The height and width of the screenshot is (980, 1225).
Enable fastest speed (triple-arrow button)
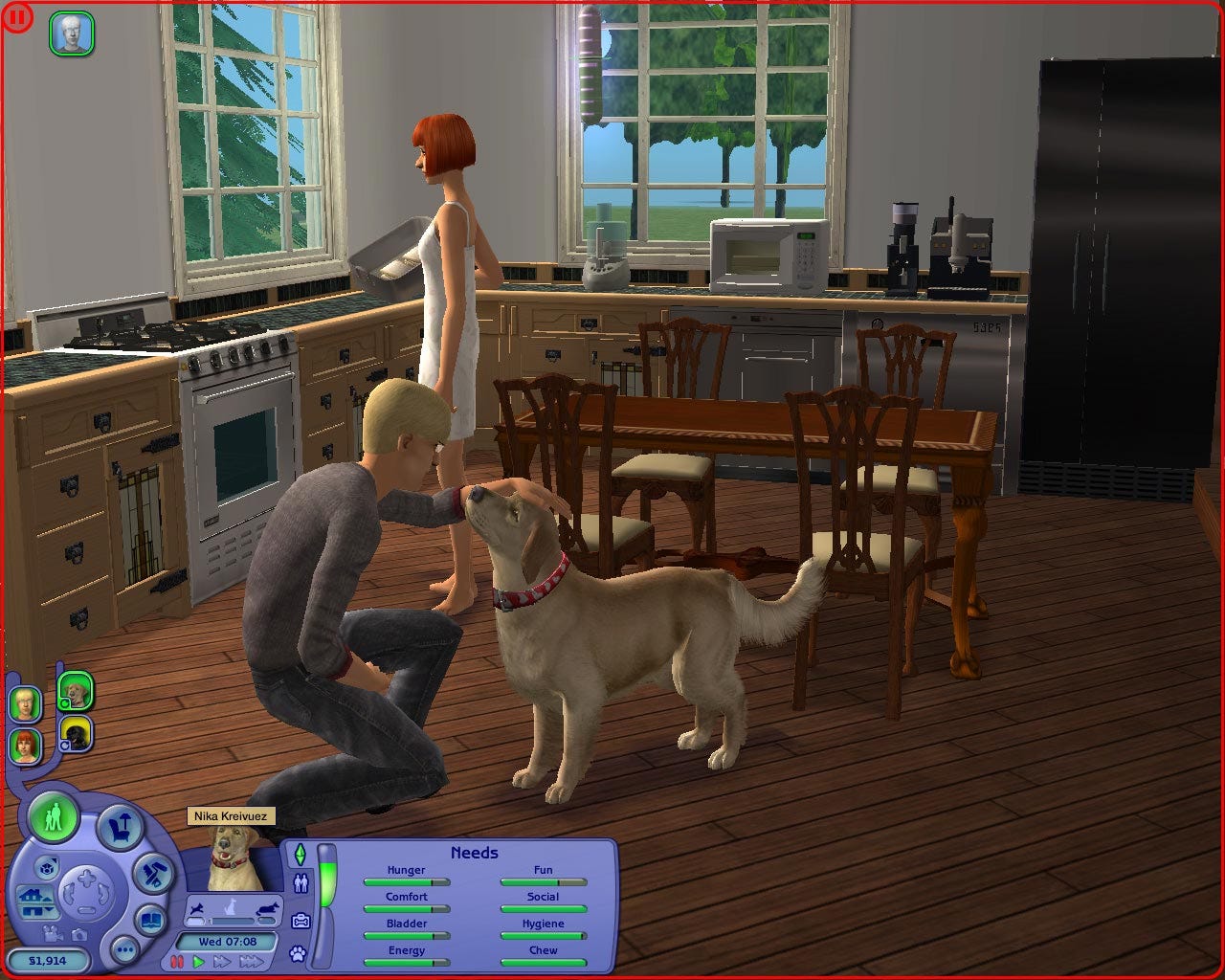pyautogui.click(x=253, y=962)
